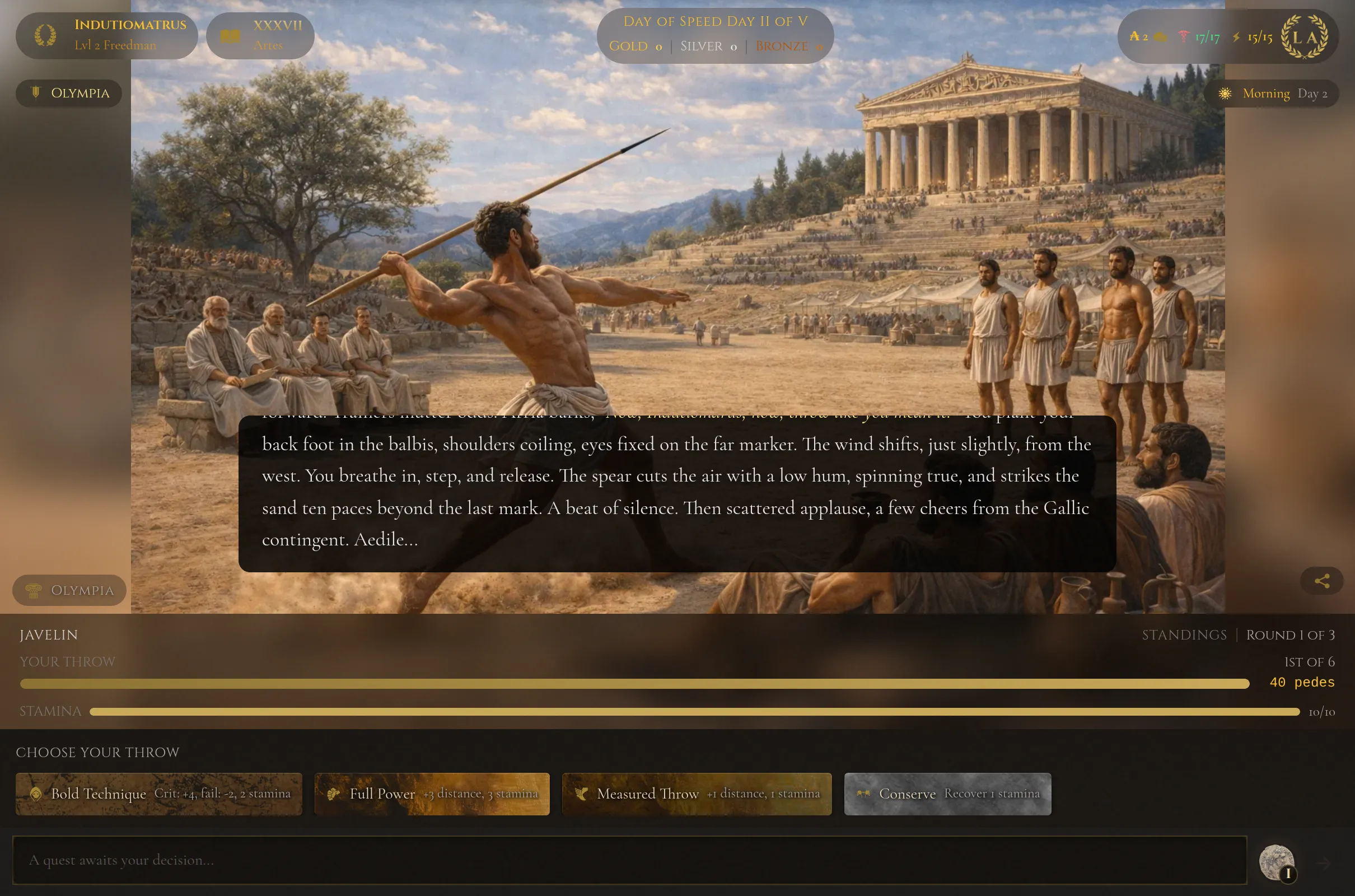Open the XXXVII Artes book
The image size is (1355, 896).
click(260, 35)
